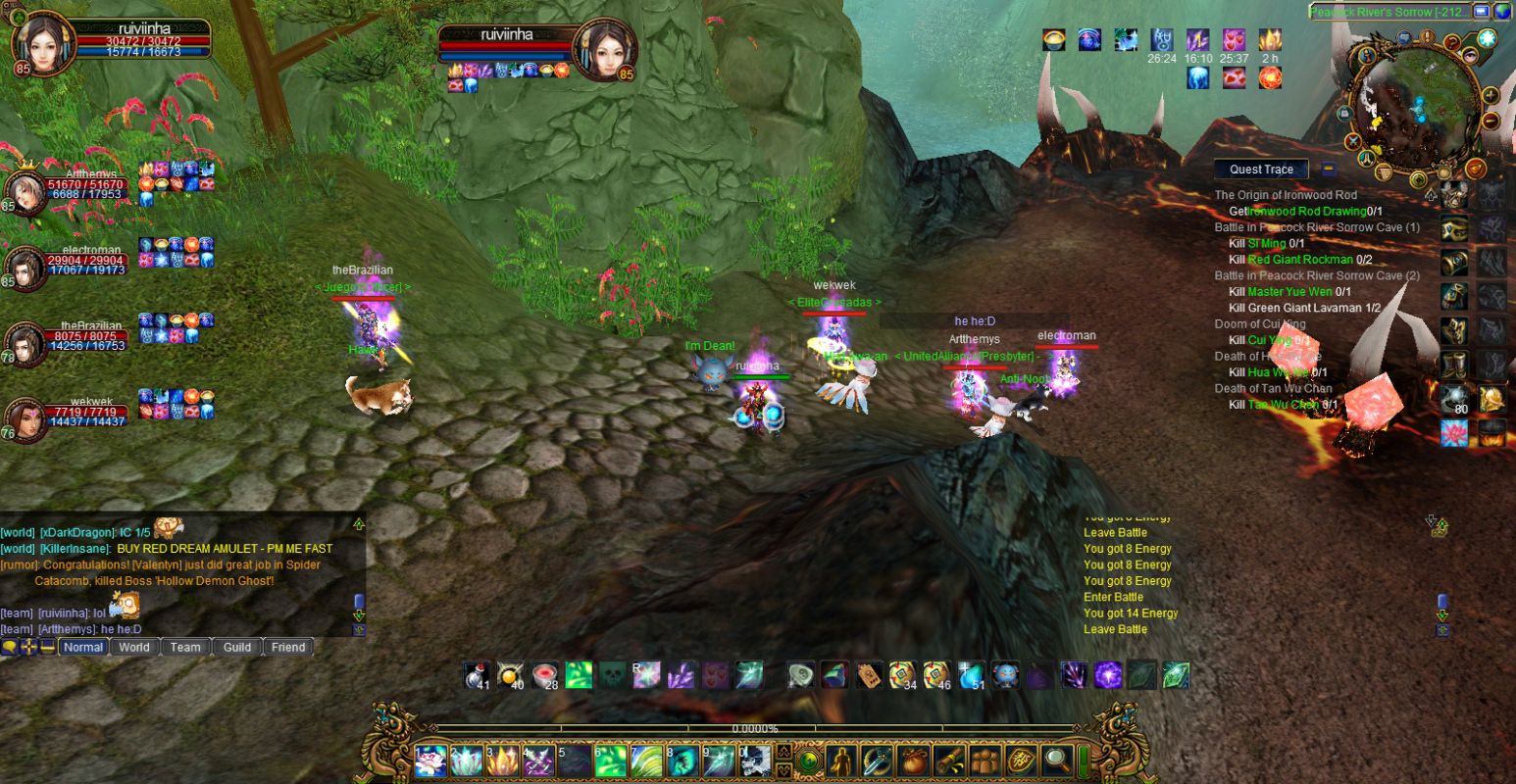Open the character silhouette menu button
This screenshot has height=784, width=1516.
[x=842, y=759]
